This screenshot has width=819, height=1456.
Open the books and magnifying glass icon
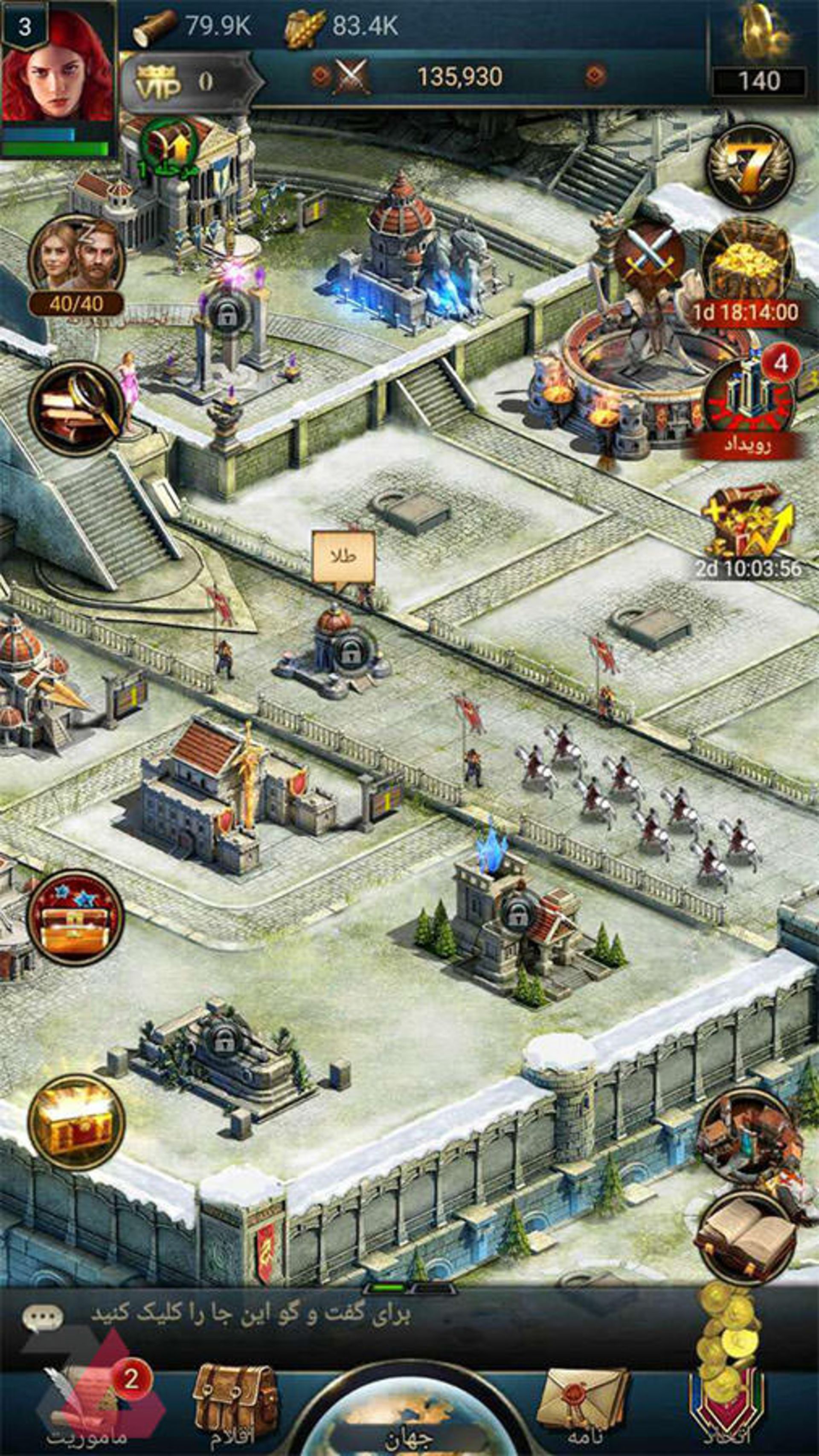click(x=76, y=408)
